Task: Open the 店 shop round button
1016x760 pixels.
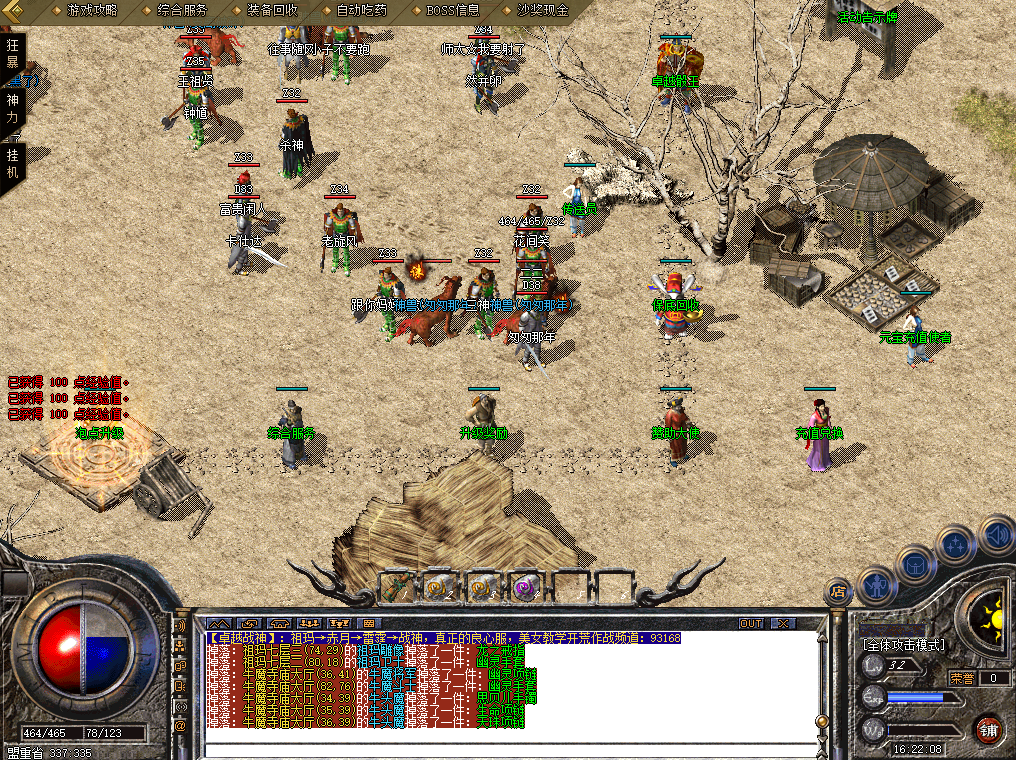Action: click(x=838, y=592)
